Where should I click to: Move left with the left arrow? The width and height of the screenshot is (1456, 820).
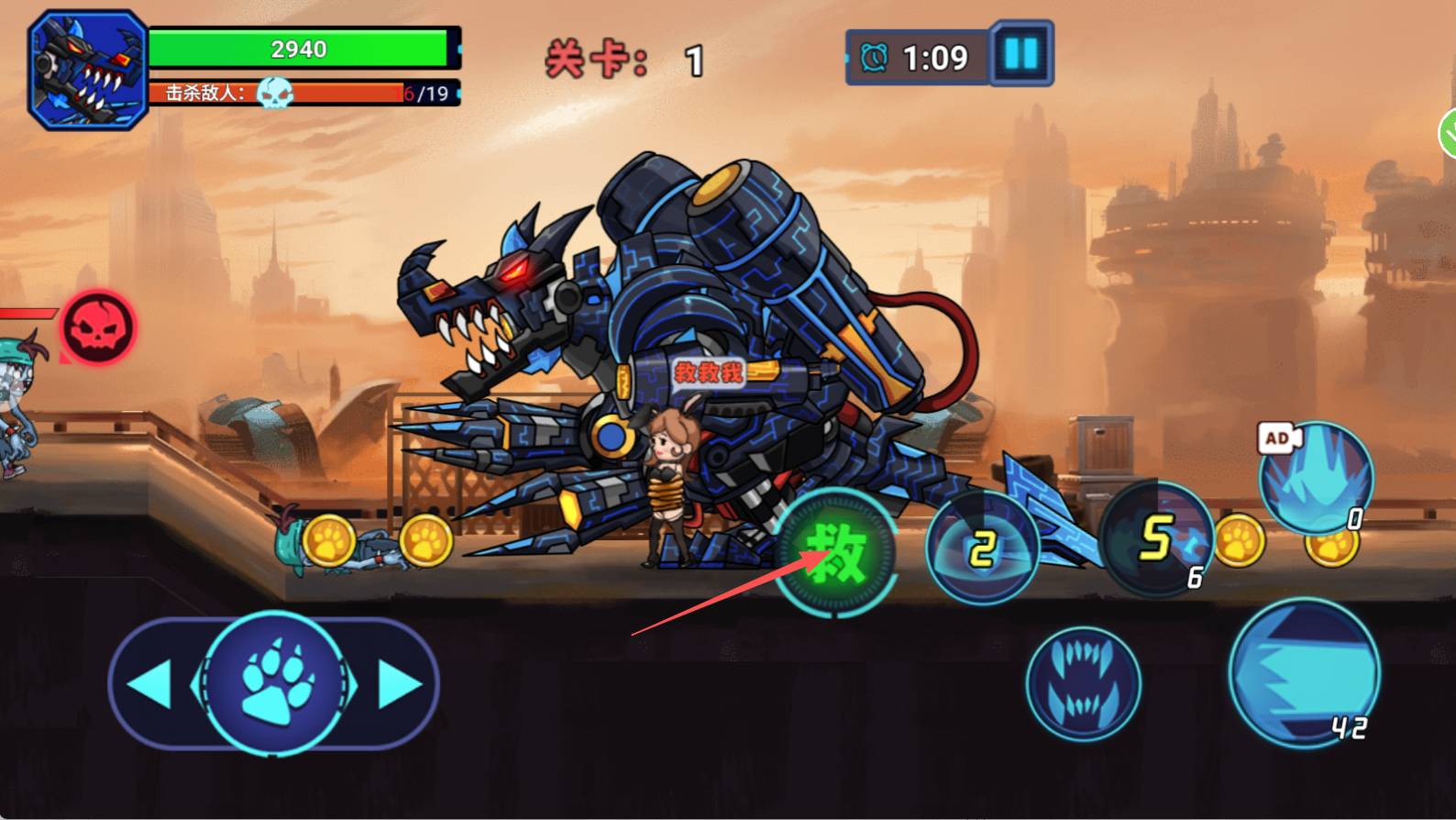(x=151, y=683)
